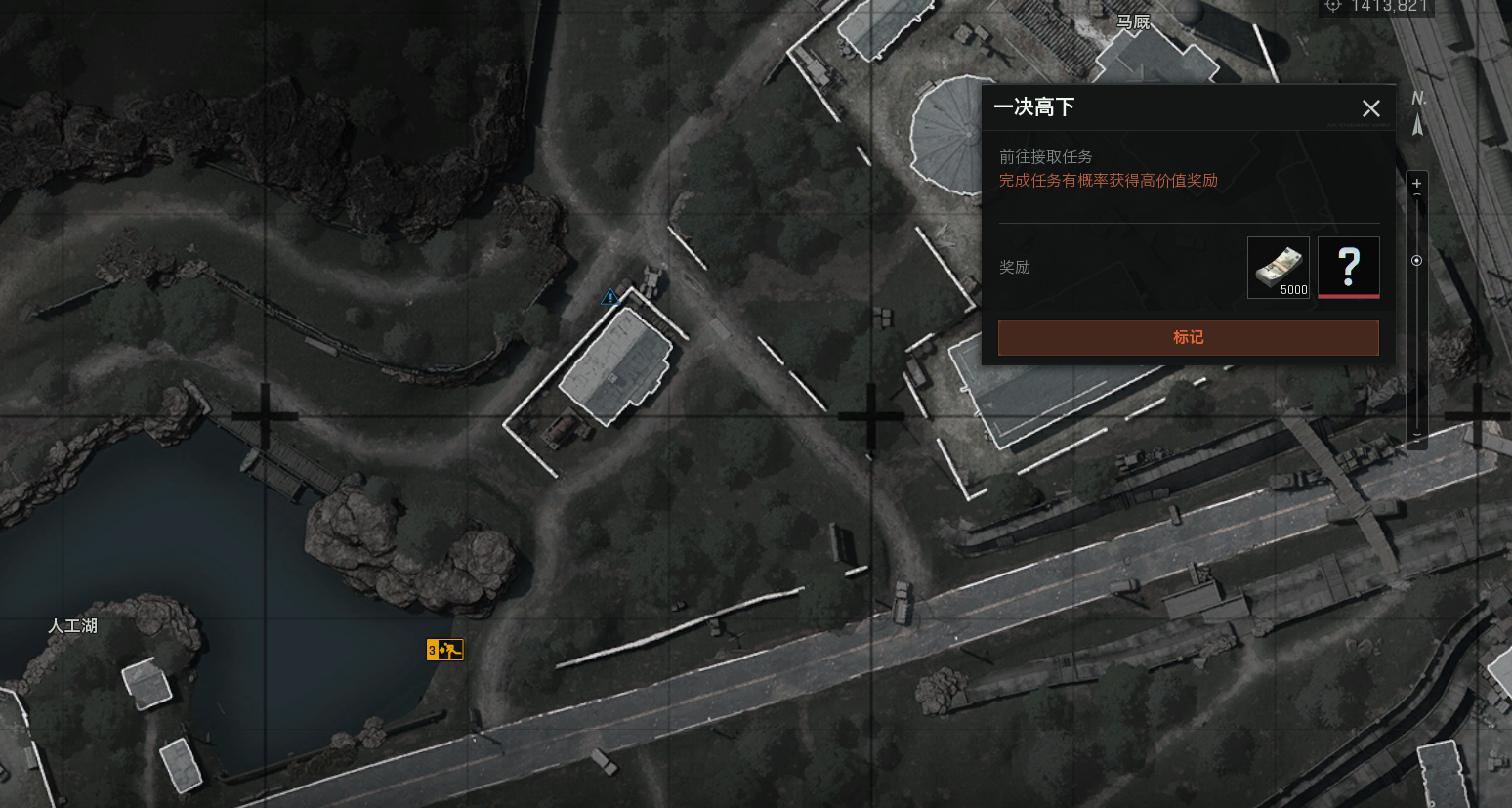Close the 一决高下 mission popup
The height and width of the screenshot is (808, 1512).
coord(1371,108)
